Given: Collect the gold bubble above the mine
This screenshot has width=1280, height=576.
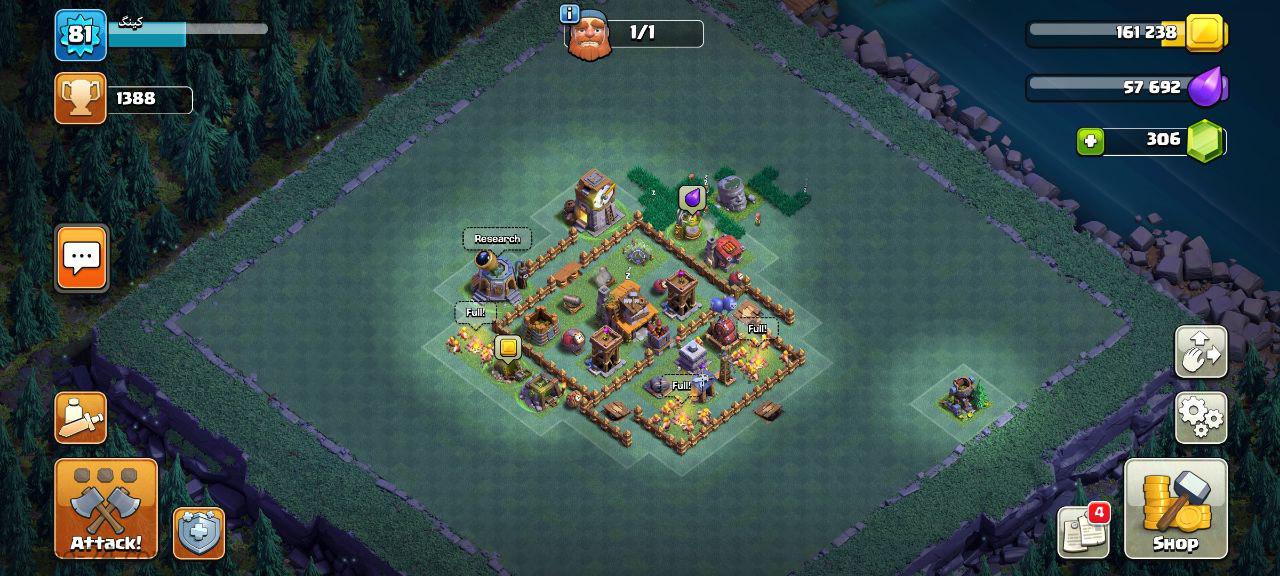Looking at the screenshot, I should pyautogui.click(x=508, y=348).
